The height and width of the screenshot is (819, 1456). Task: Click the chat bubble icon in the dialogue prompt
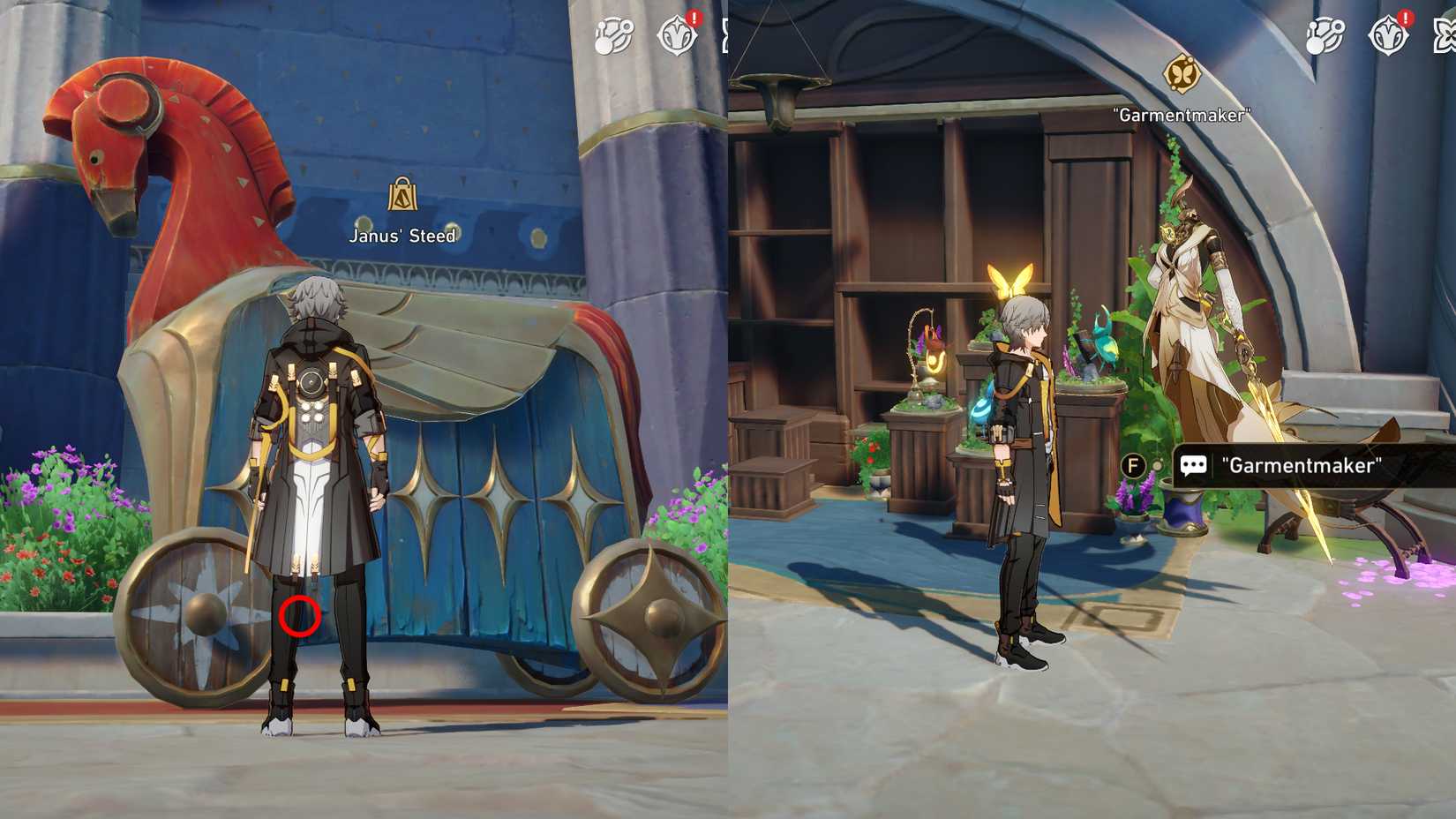pos(1196,465)
